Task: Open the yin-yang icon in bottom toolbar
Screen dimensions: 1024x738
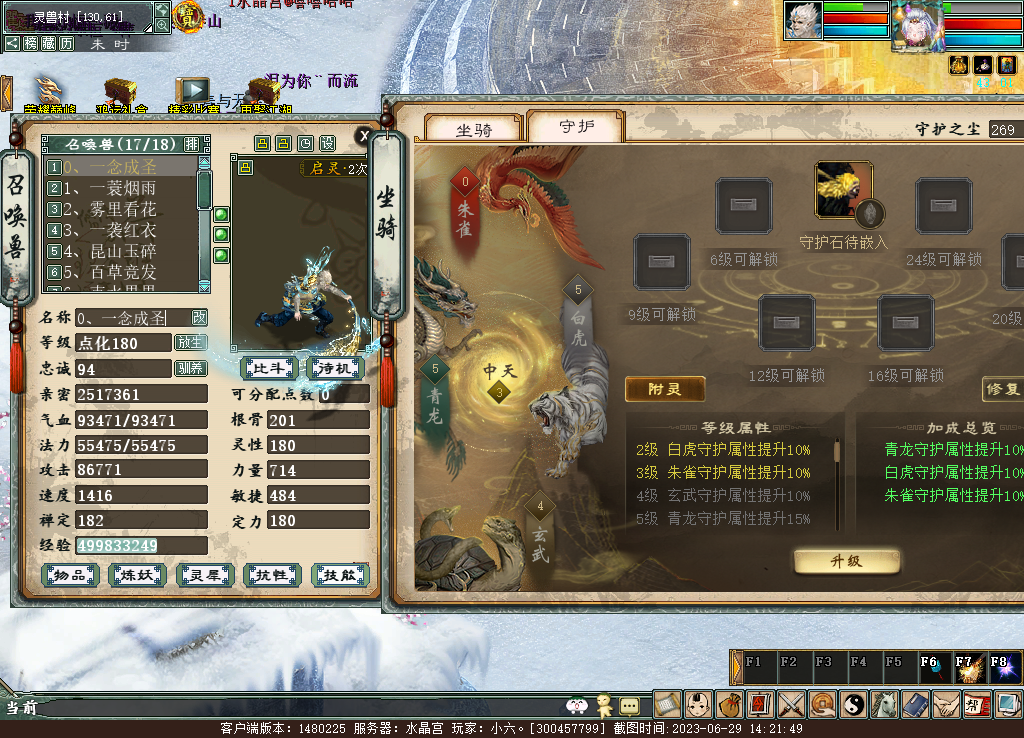Action: click(853, 704)
